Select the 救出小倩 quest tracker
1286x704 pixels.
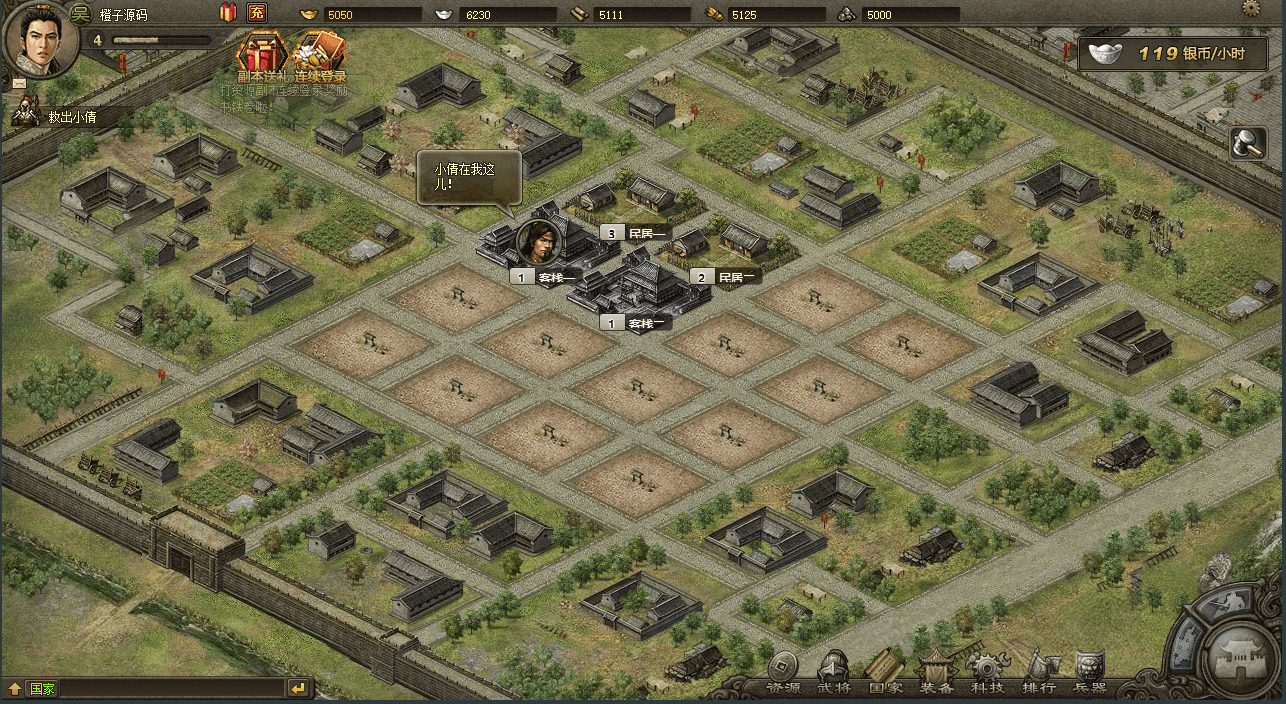pyautogui.click(x=75, y=117)
